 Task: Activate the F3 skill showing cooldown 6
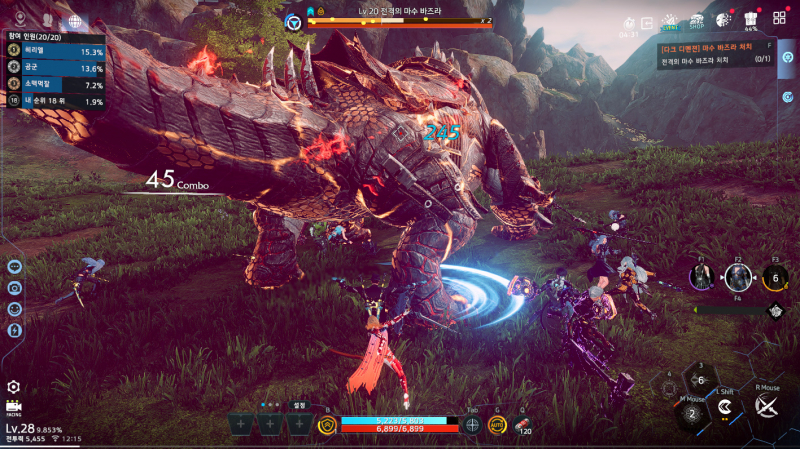(x=775, y=279)
